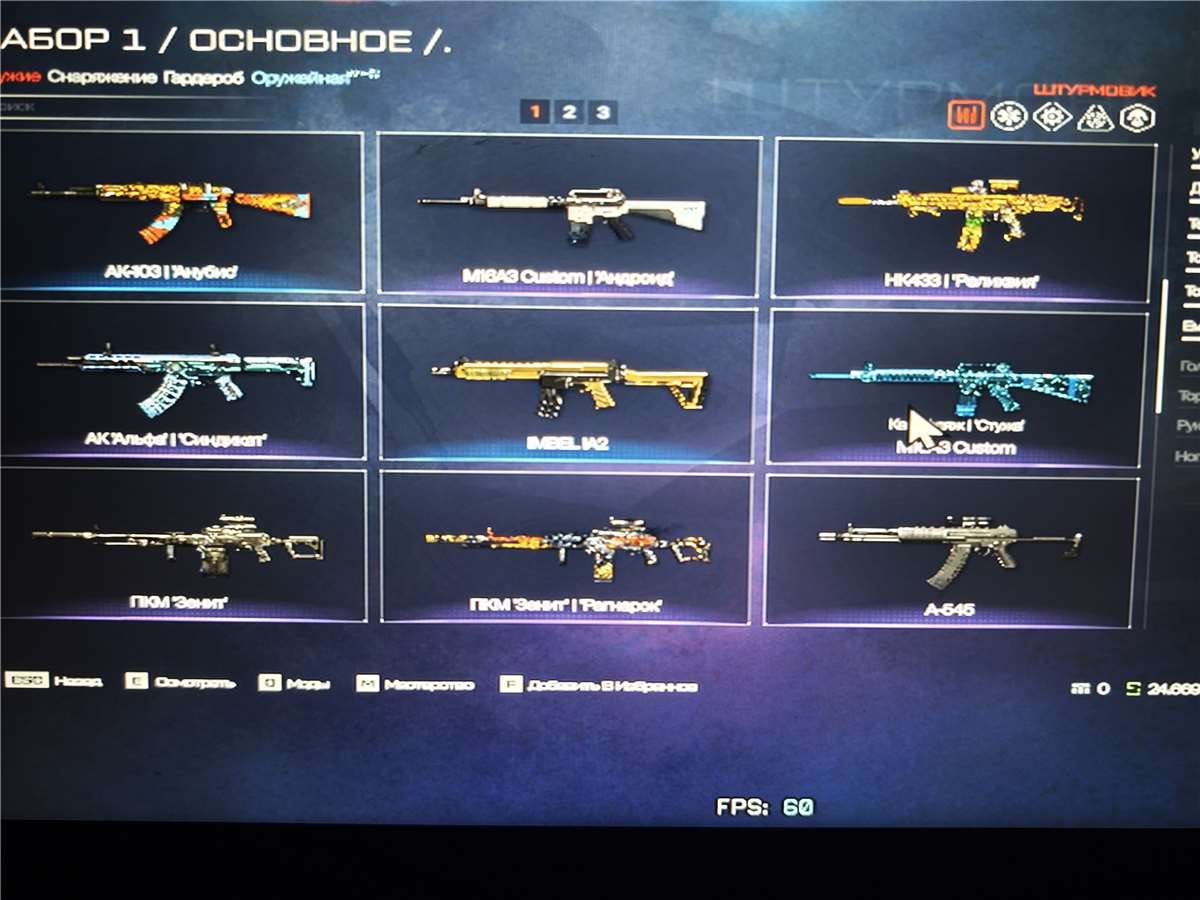Choose the gold IMBEL IA2 rifle
The image size is (1200, 900).
click(567, 383)
